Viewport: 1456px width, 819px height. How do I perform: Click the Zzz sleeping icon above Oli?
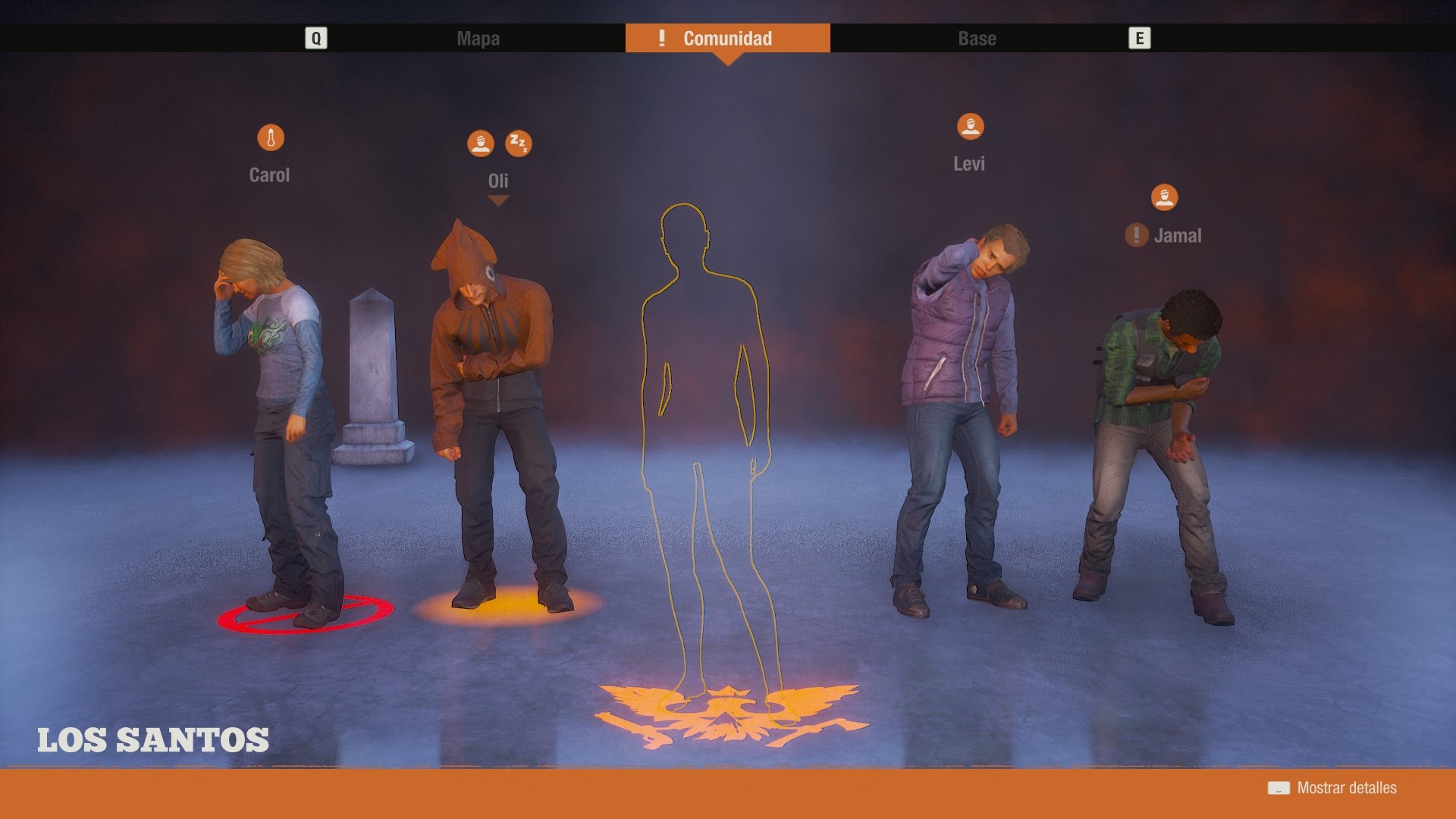(x=519, y=142)
